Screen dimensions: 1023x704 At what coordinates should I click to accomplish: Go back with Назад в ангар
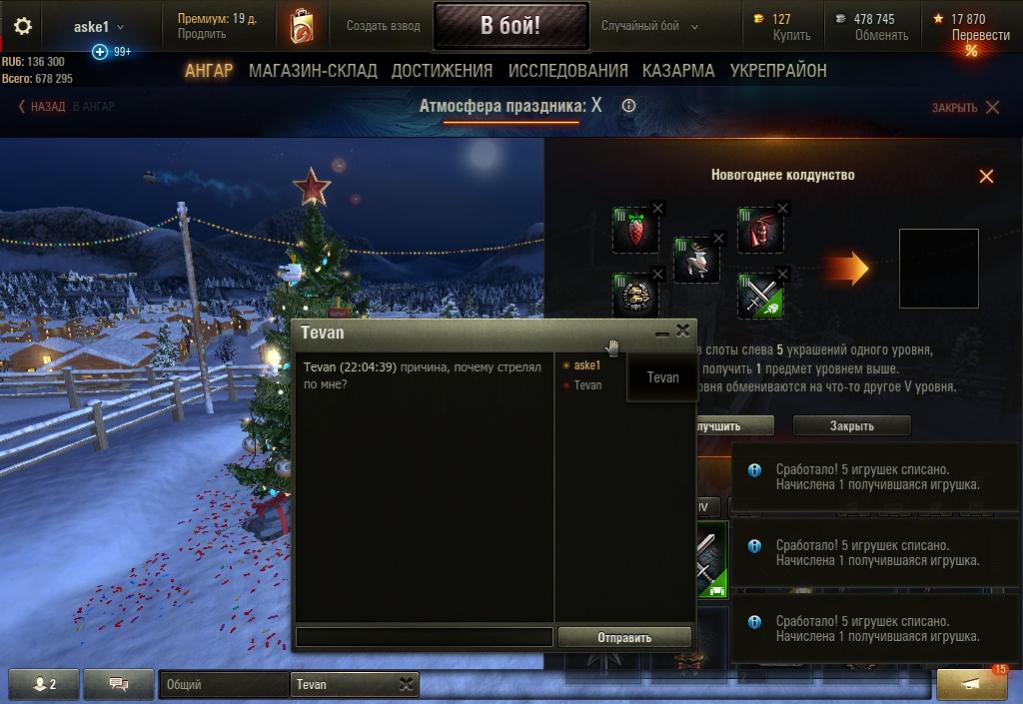click(x=66, y=107)
